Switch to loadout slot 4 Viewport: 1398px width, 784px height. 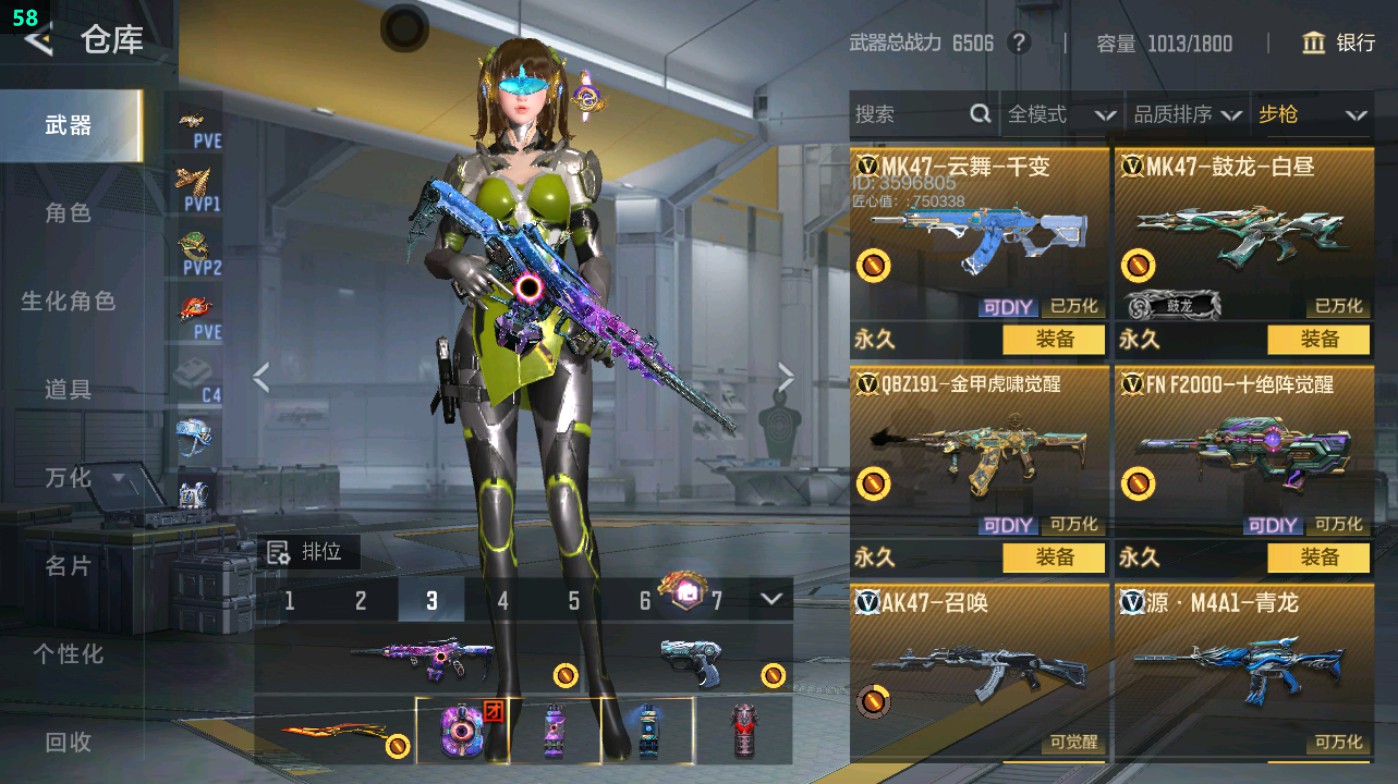(502, 601)
